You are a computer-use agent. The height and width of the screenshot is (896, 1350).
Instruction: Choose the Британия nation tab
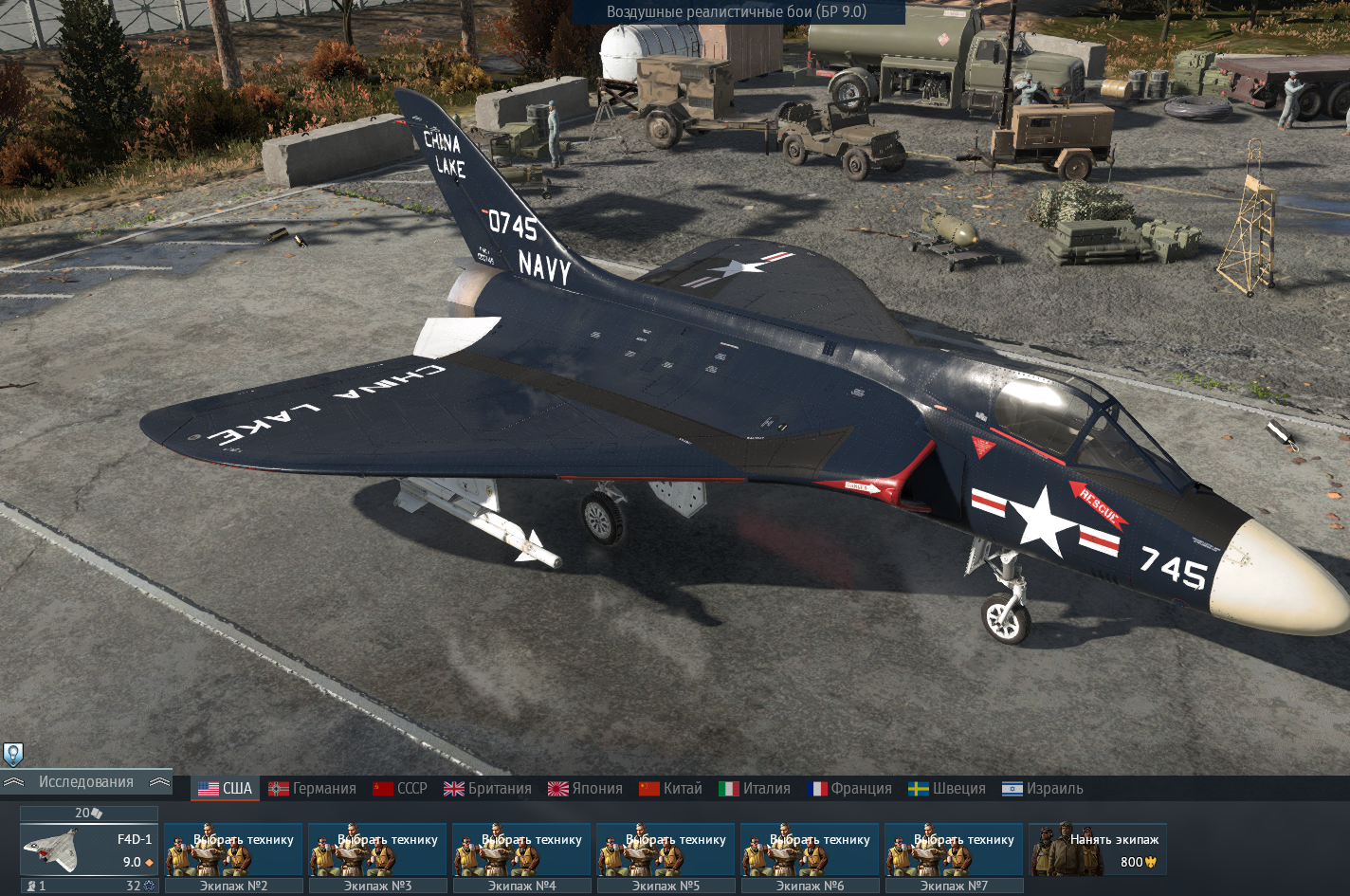488,789
